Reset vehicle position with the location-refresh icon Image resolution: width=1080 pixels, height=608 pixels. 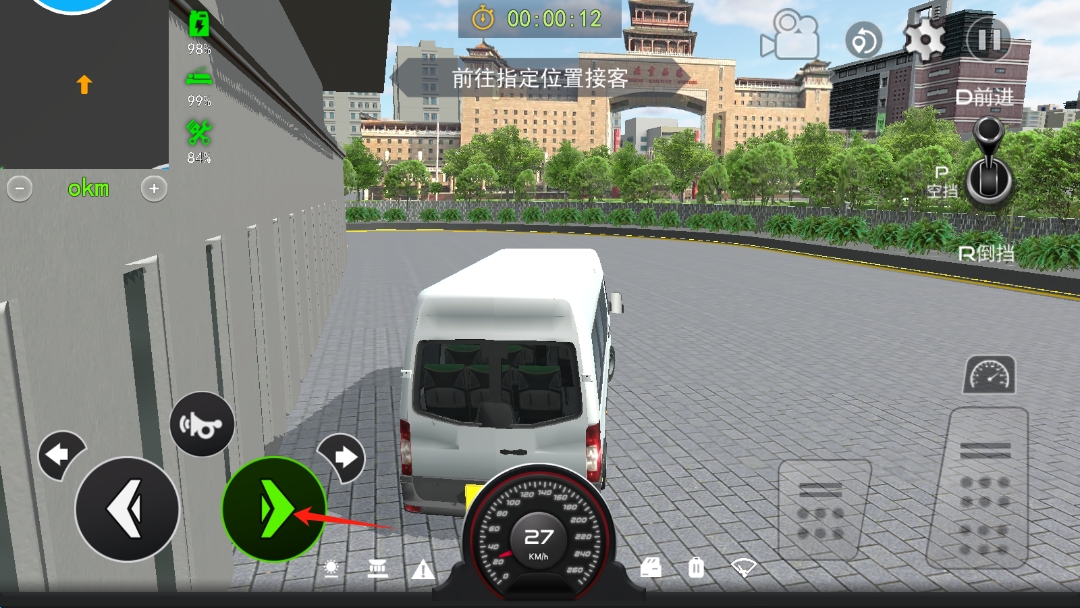pyautogui.click(x=863, y=41)
